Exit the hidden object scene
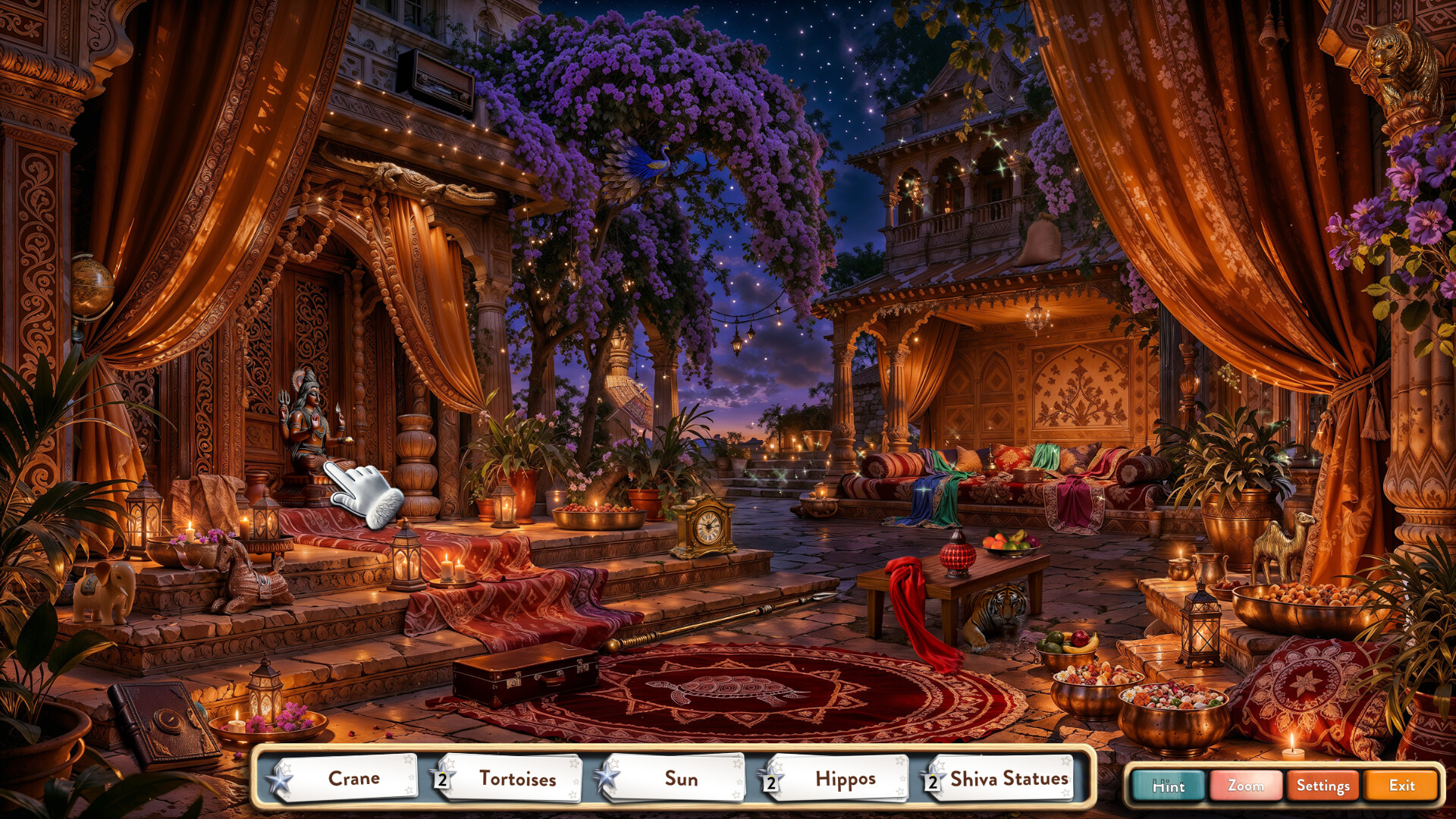The height and width of the screenshot is (819, 1456). point(1402,786)
